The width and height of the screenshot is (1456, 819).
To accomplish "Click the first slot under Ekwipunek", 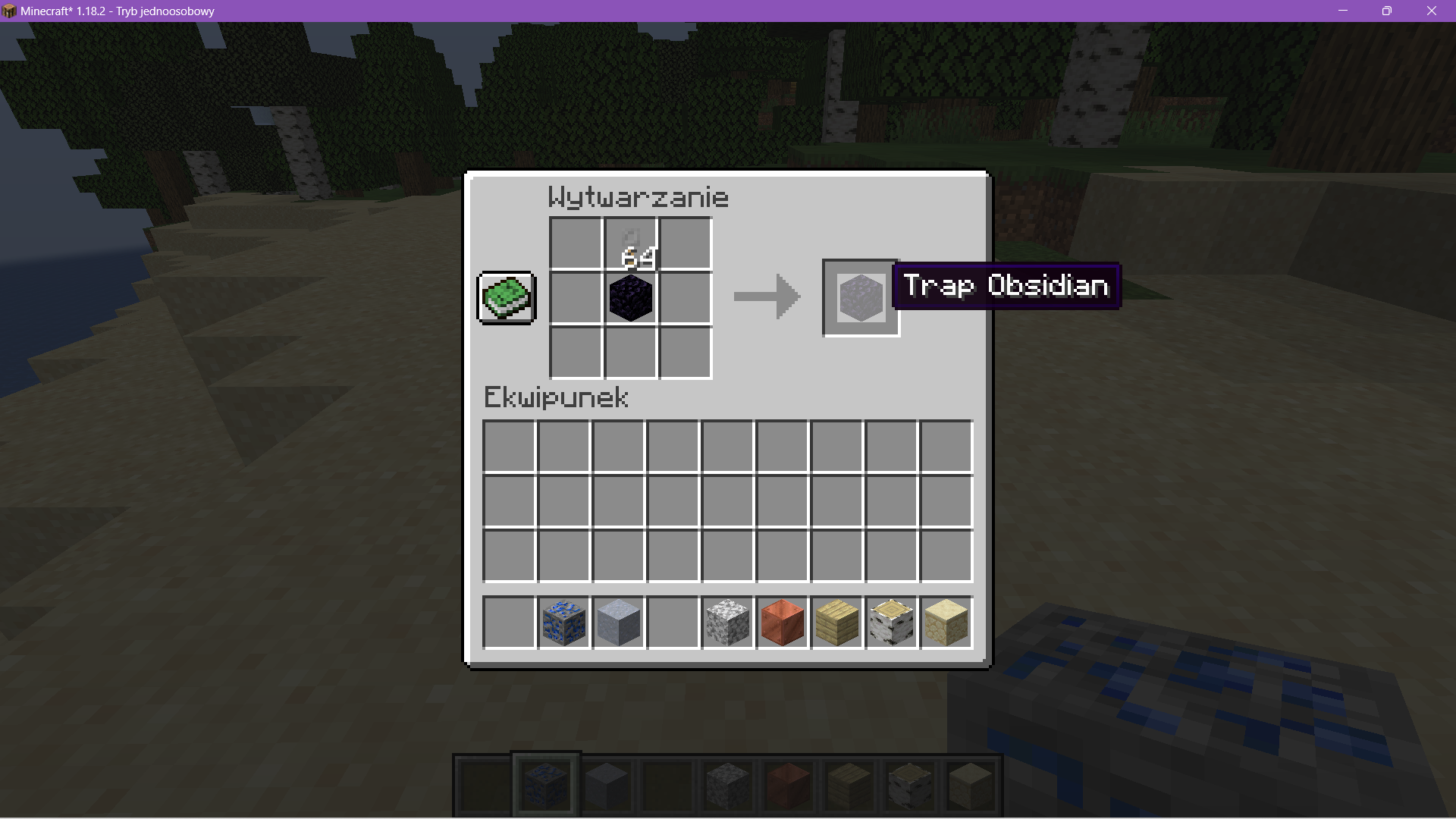I will pyautogui.click(x=509, y=446).
